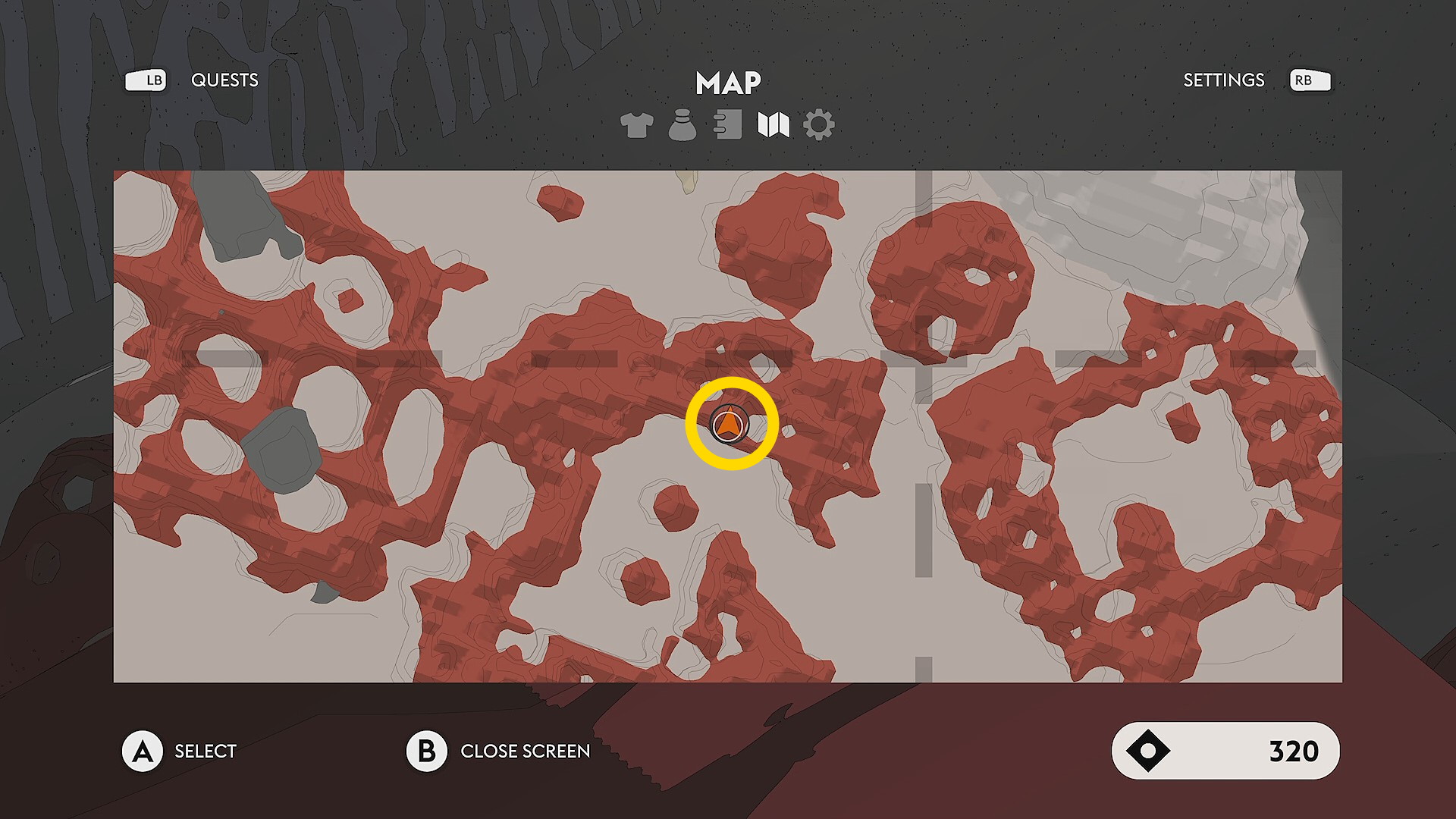The image size is (1456, 819).
Task: Open the quest journal tab icon
Action: (728, 125)
